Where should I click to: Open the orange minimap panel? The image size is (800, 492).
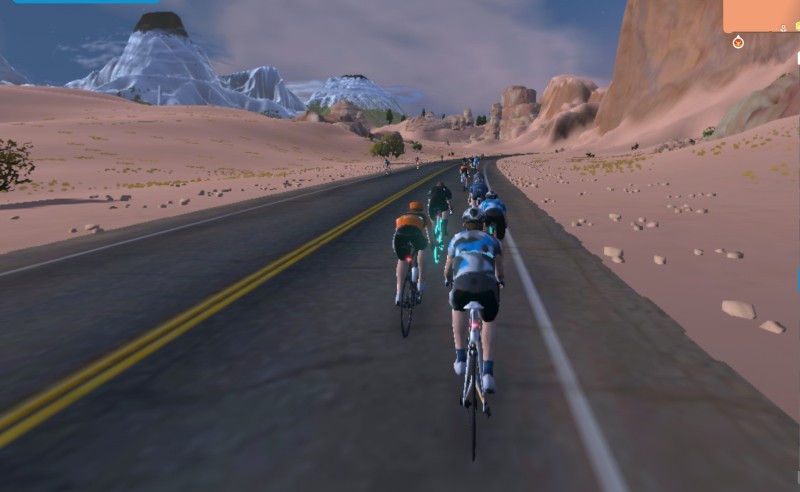[760, 15]
